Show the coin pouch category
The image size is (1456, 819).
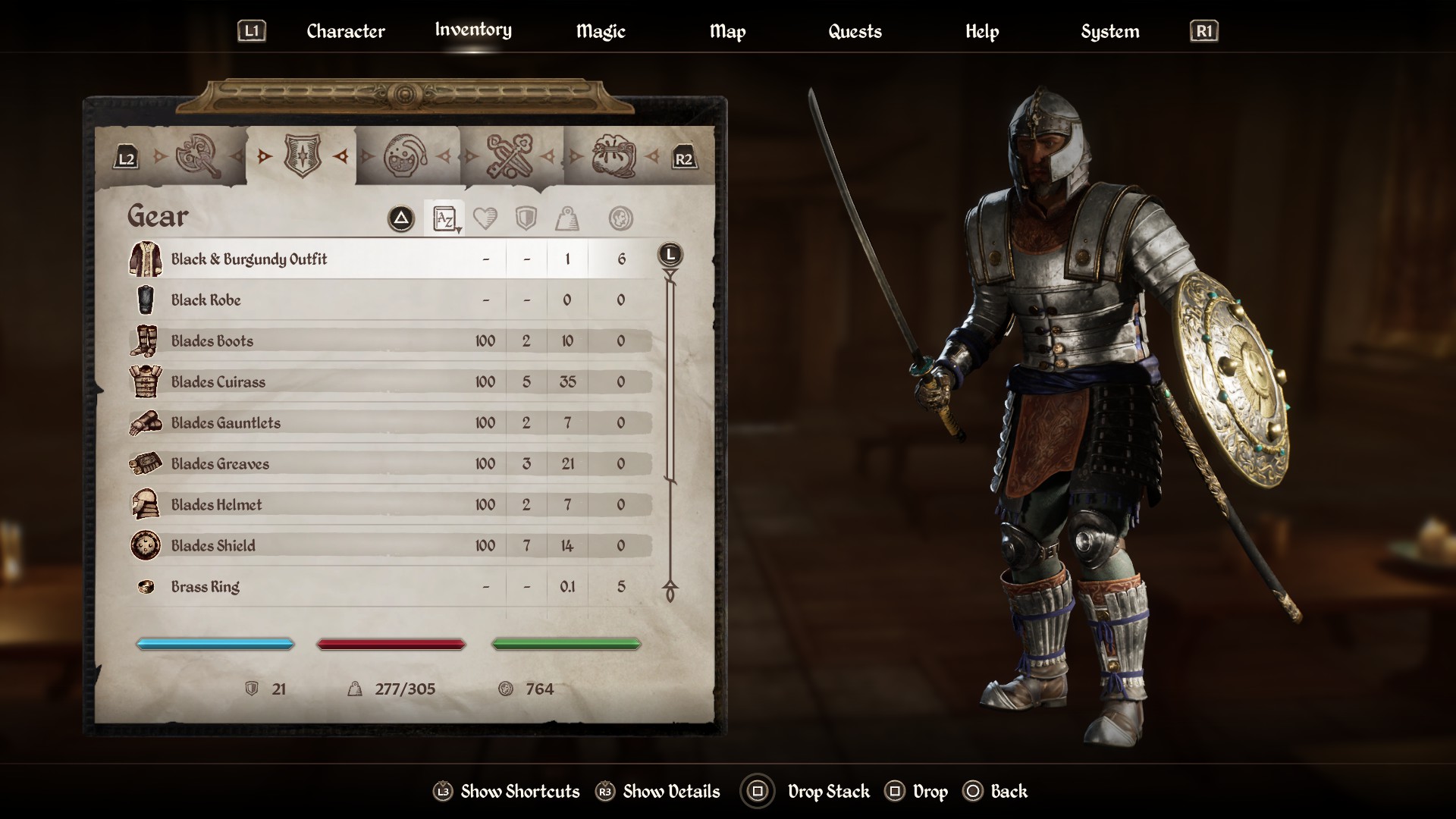(613, 156)
